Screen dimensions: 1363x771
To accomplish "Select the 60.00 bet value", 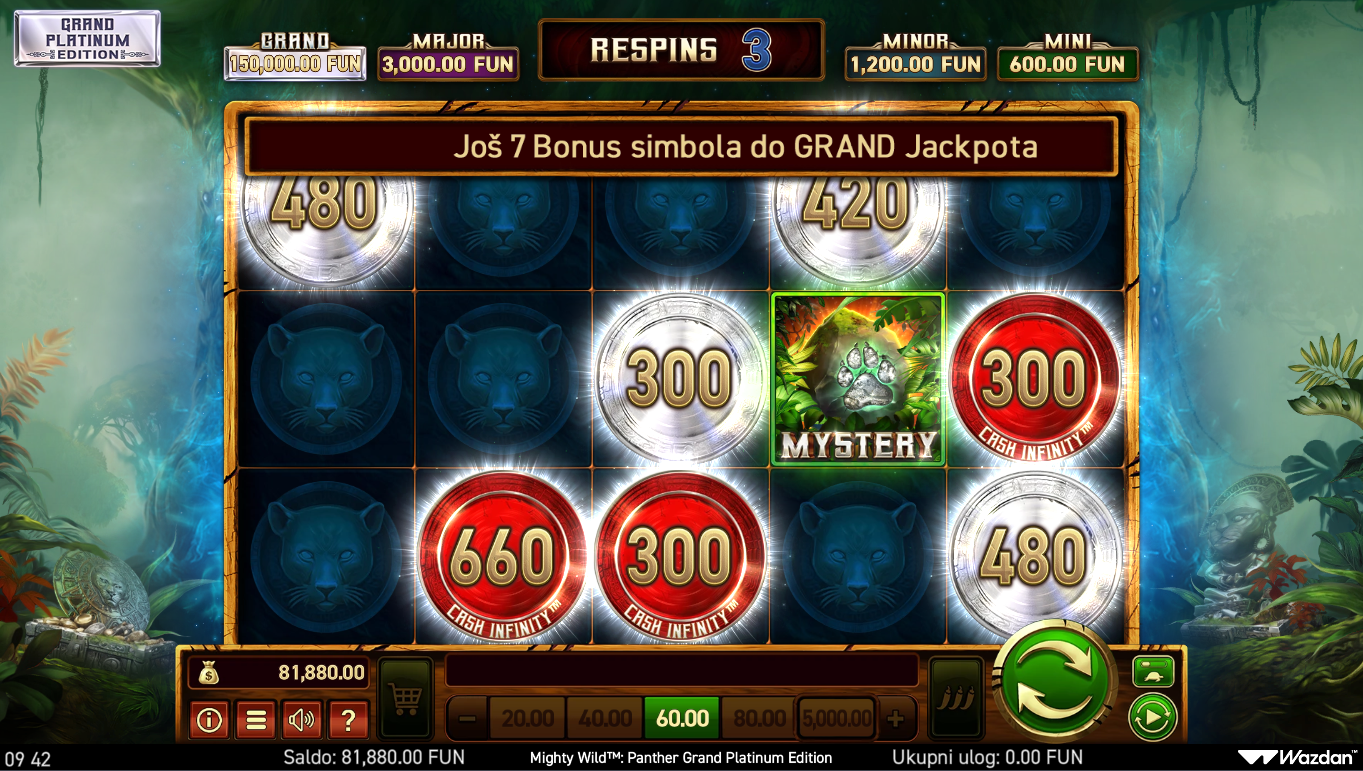I will coord(682,718).
